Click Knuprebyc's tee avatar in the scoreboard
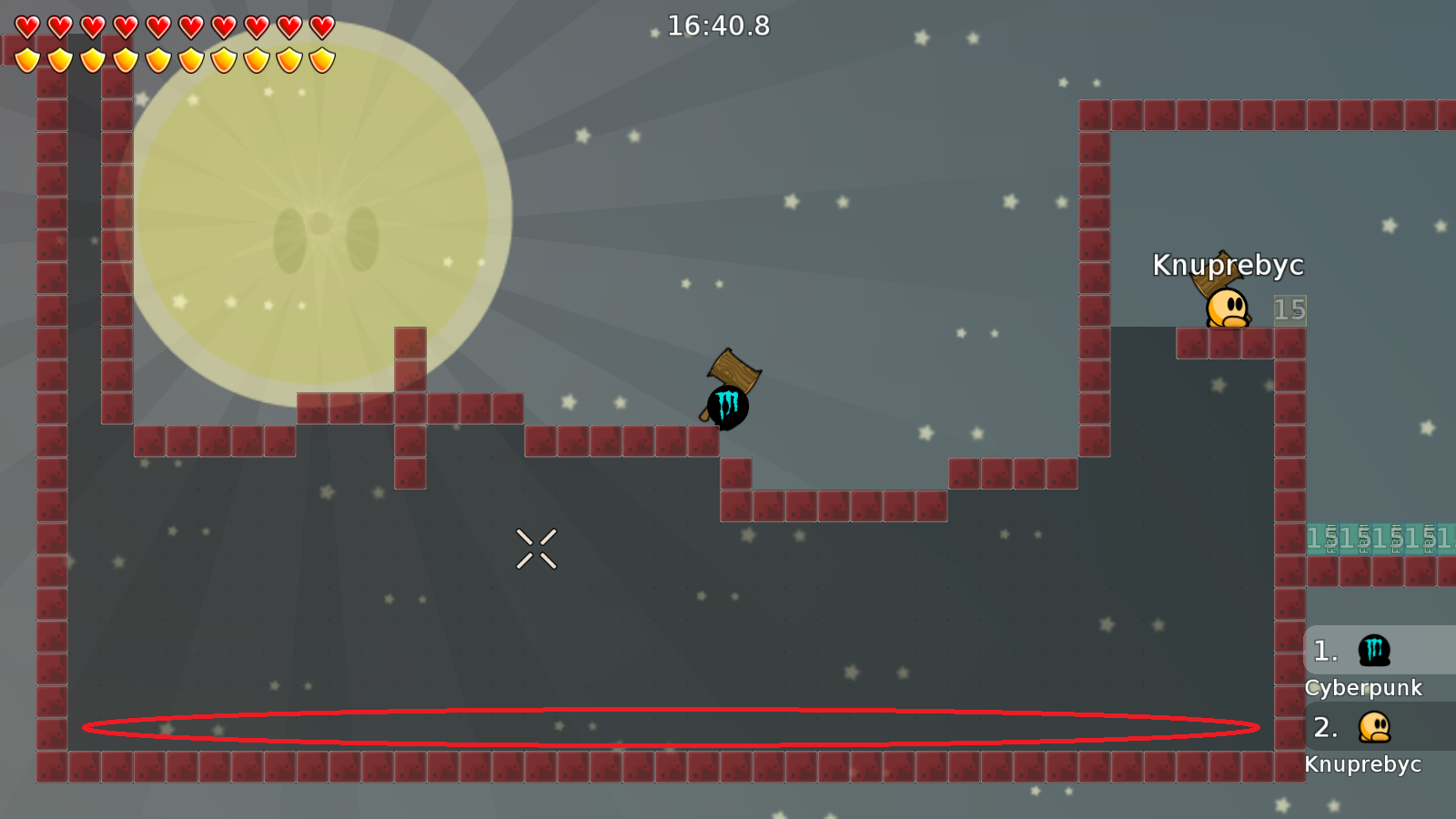 pos(1373,727)
